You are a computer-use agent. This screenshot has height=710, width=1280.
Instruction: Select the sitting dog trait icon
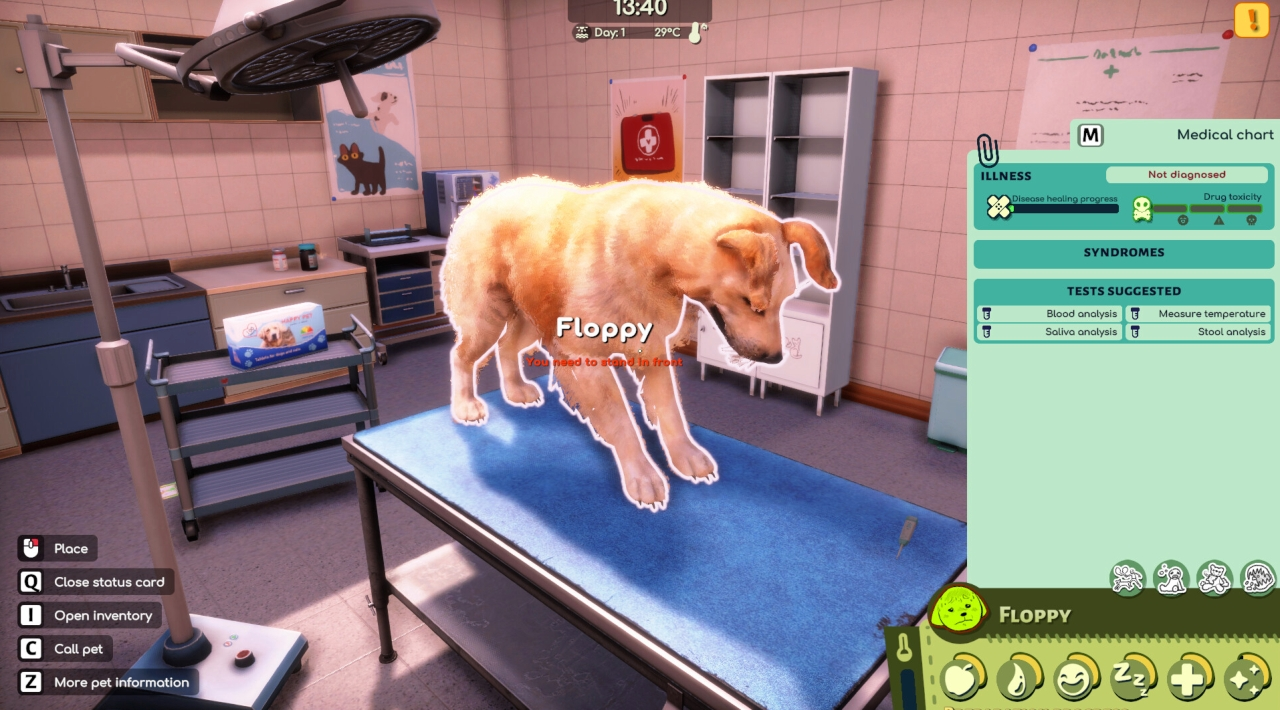click(1171, 578)
